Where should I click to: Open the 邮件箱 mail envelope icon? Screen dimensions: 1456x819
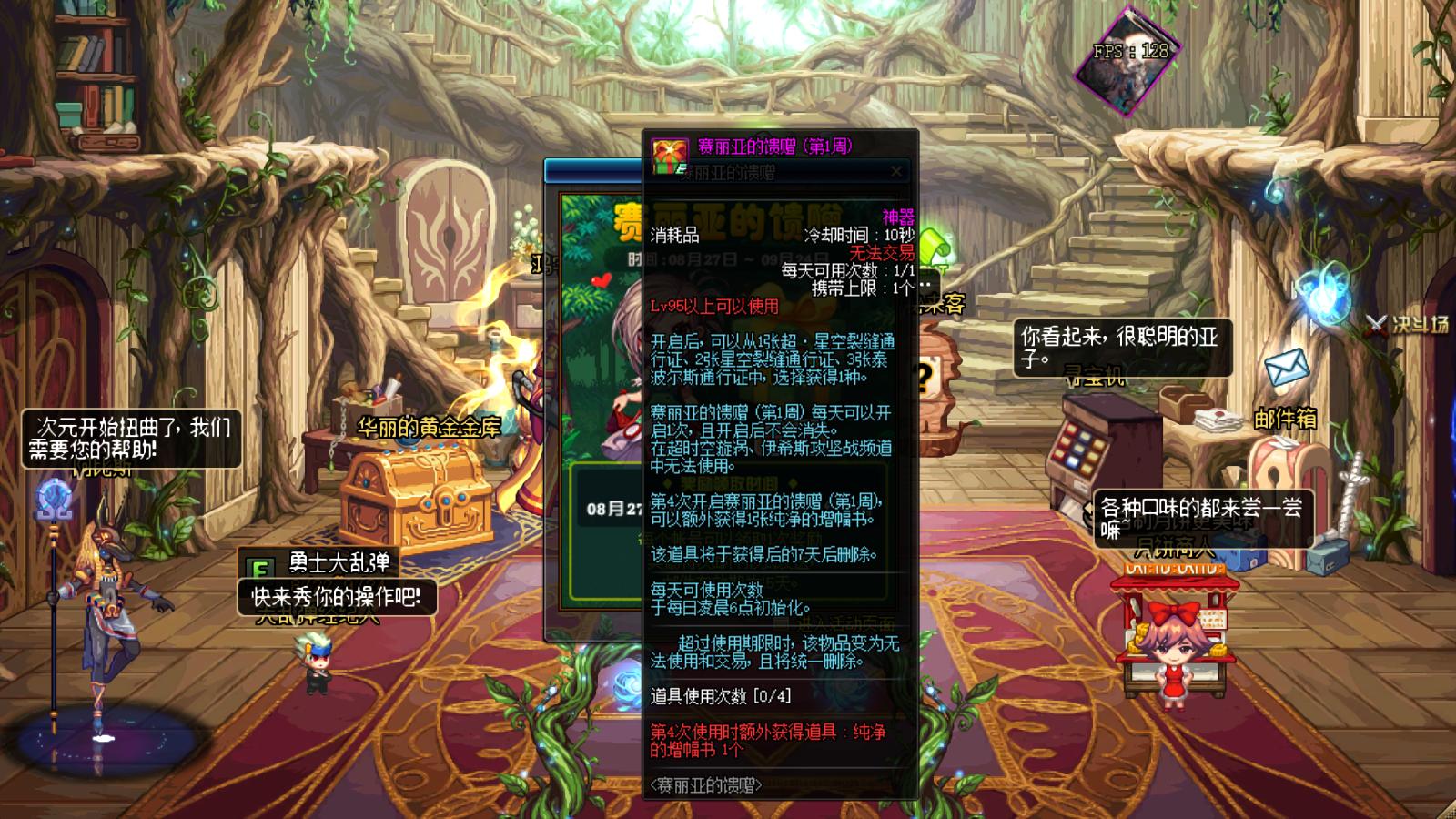[x=1288, y=369]
